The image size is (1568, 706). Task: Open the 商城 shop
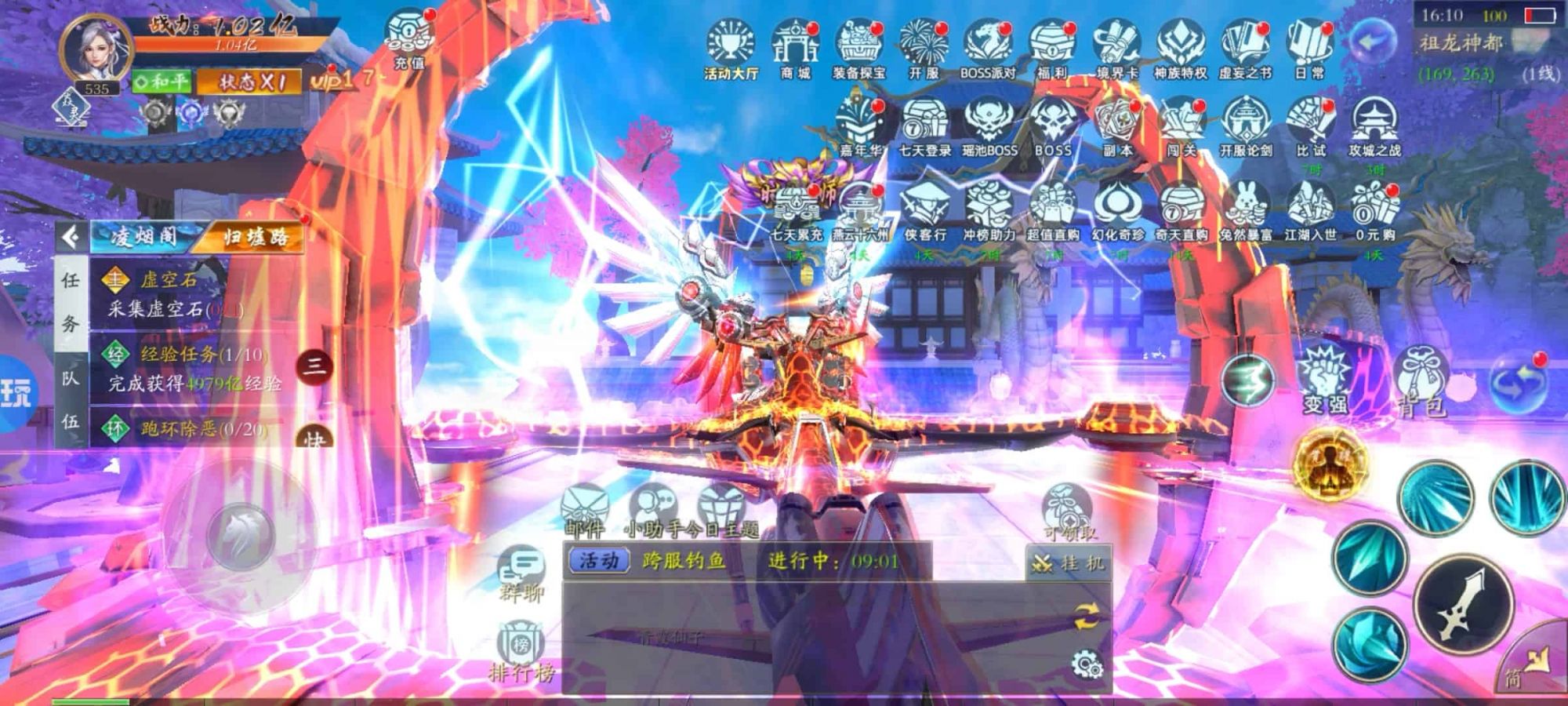(x=795, y=47)
